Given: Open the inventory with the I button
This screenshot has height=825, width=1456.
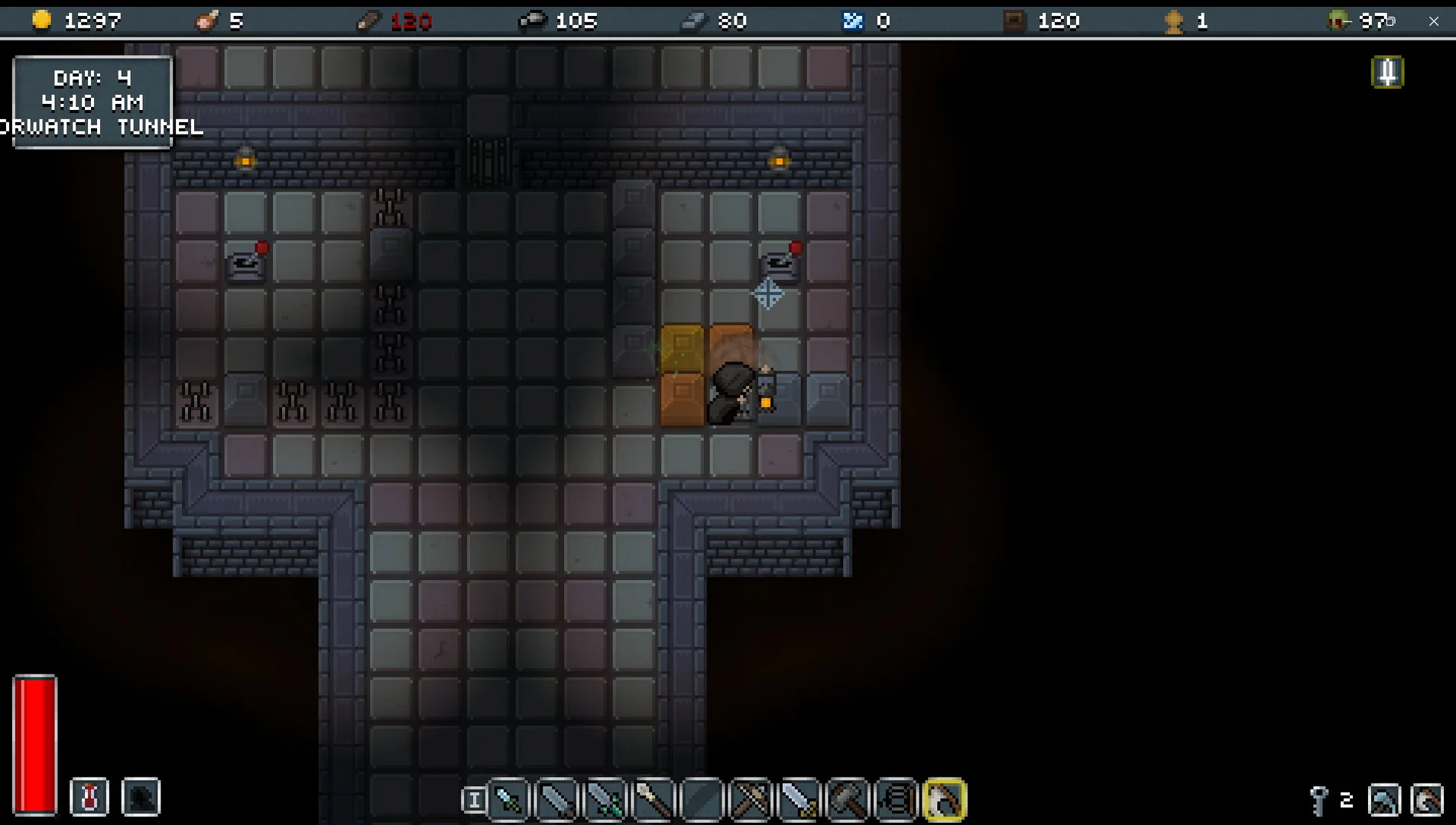Looking at the screenshot, I should click(473, 800).
